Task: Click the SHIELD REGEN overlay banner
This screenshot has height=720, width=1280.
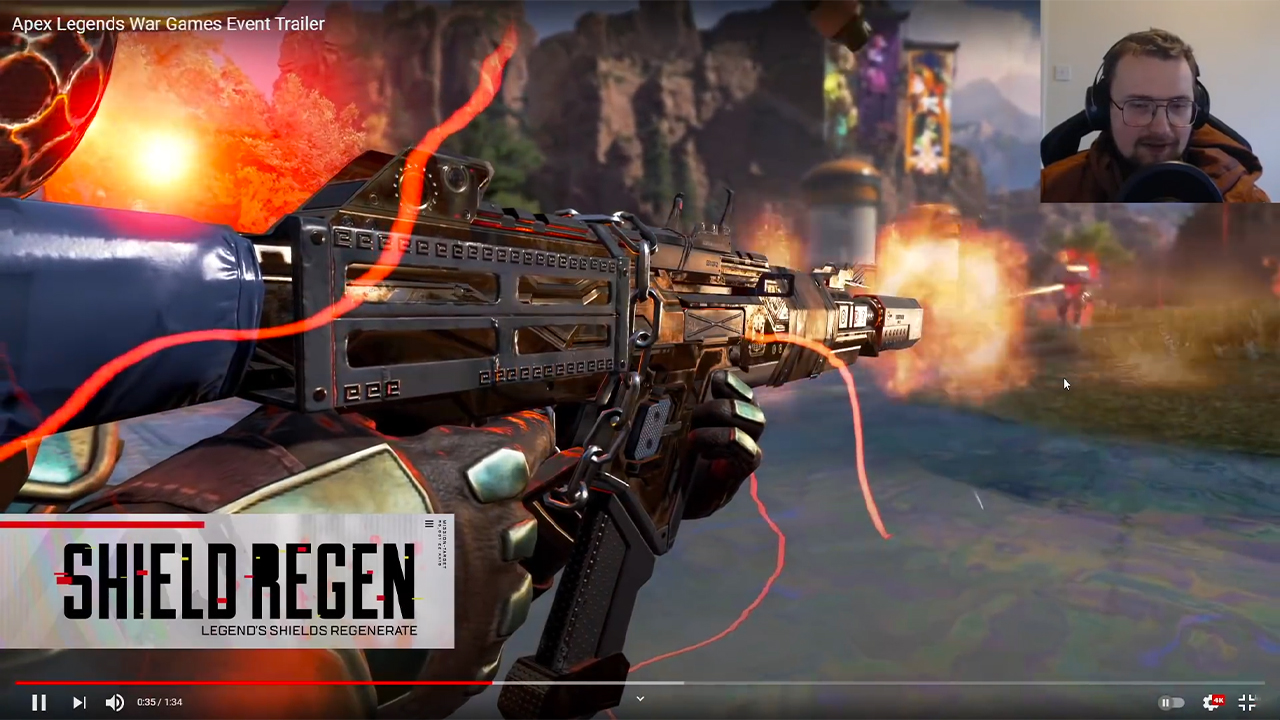Action: click(230, 580)
